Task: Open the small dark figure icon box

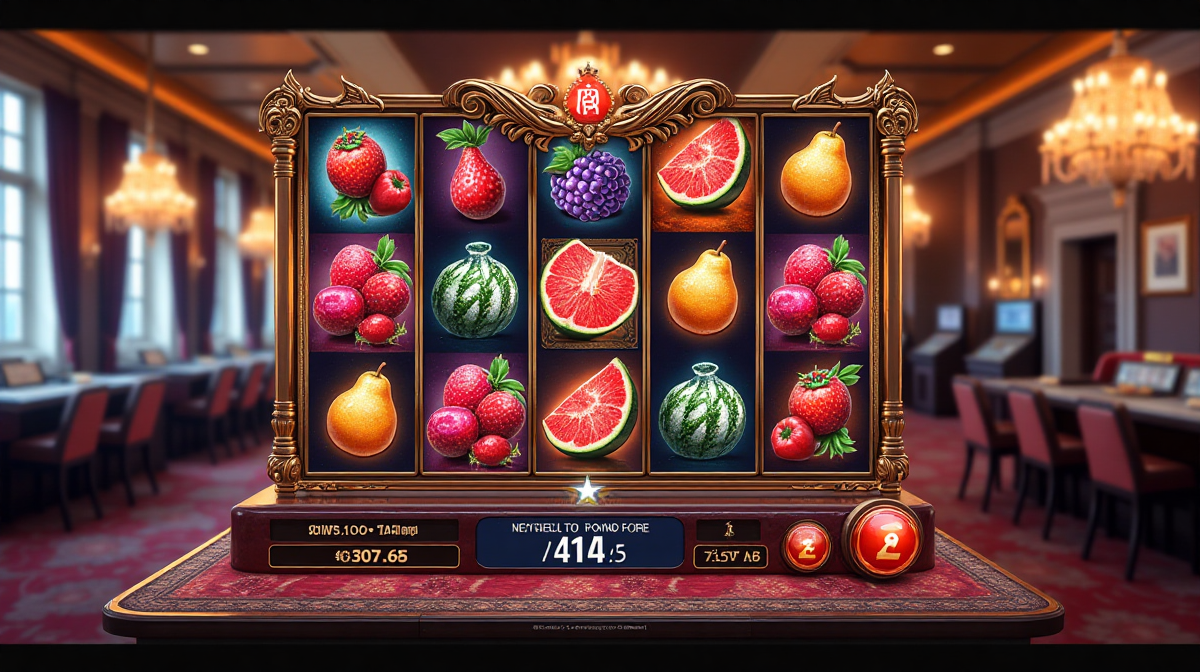Action: pyautogui.click(x=727, y=530)
